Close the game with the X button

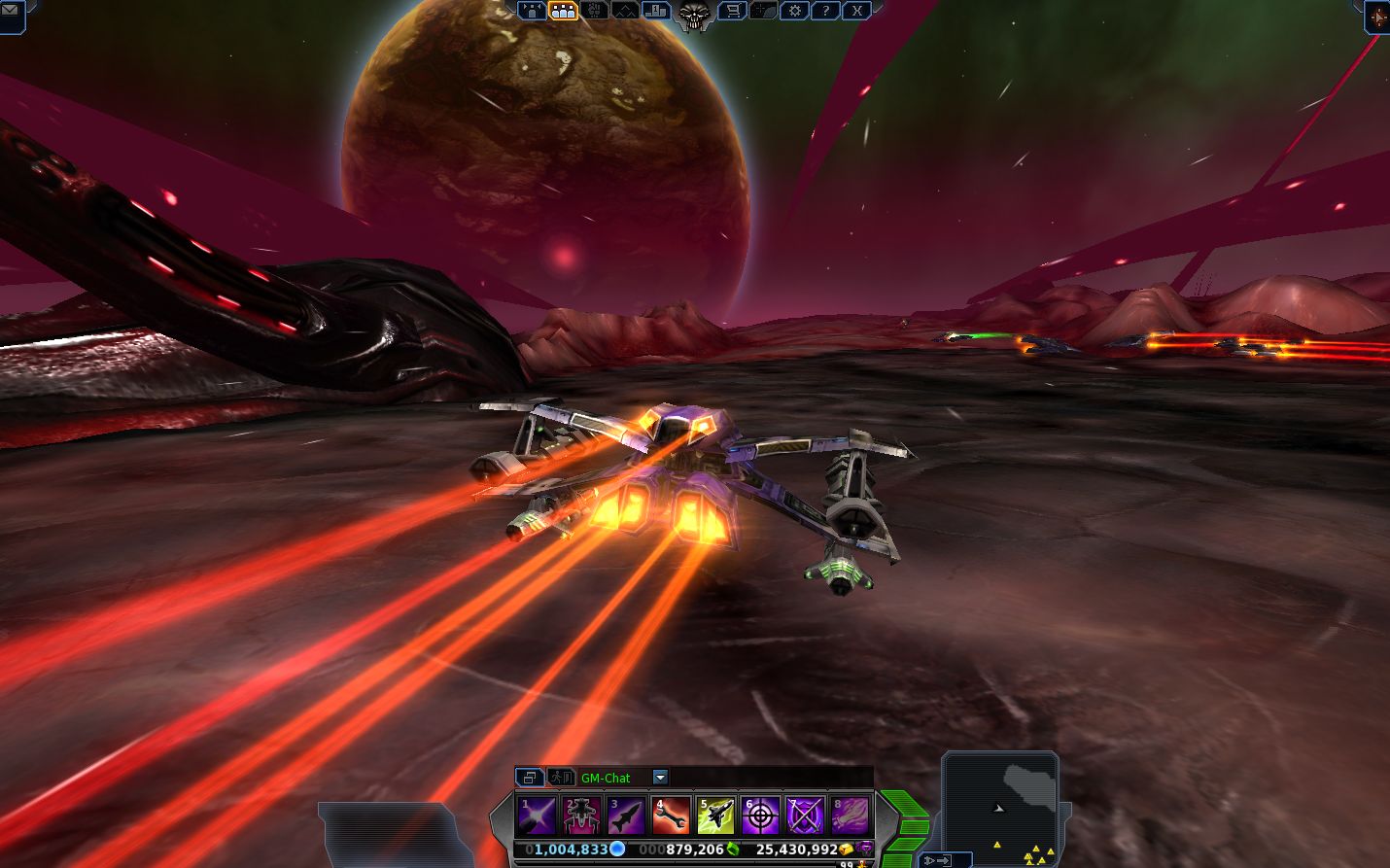point(856,11)
